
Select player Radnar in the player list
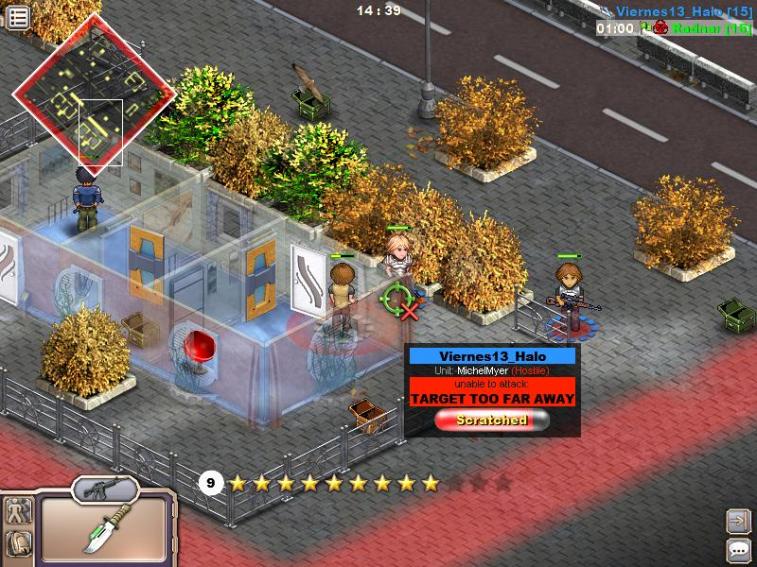[x=710, y=28]
